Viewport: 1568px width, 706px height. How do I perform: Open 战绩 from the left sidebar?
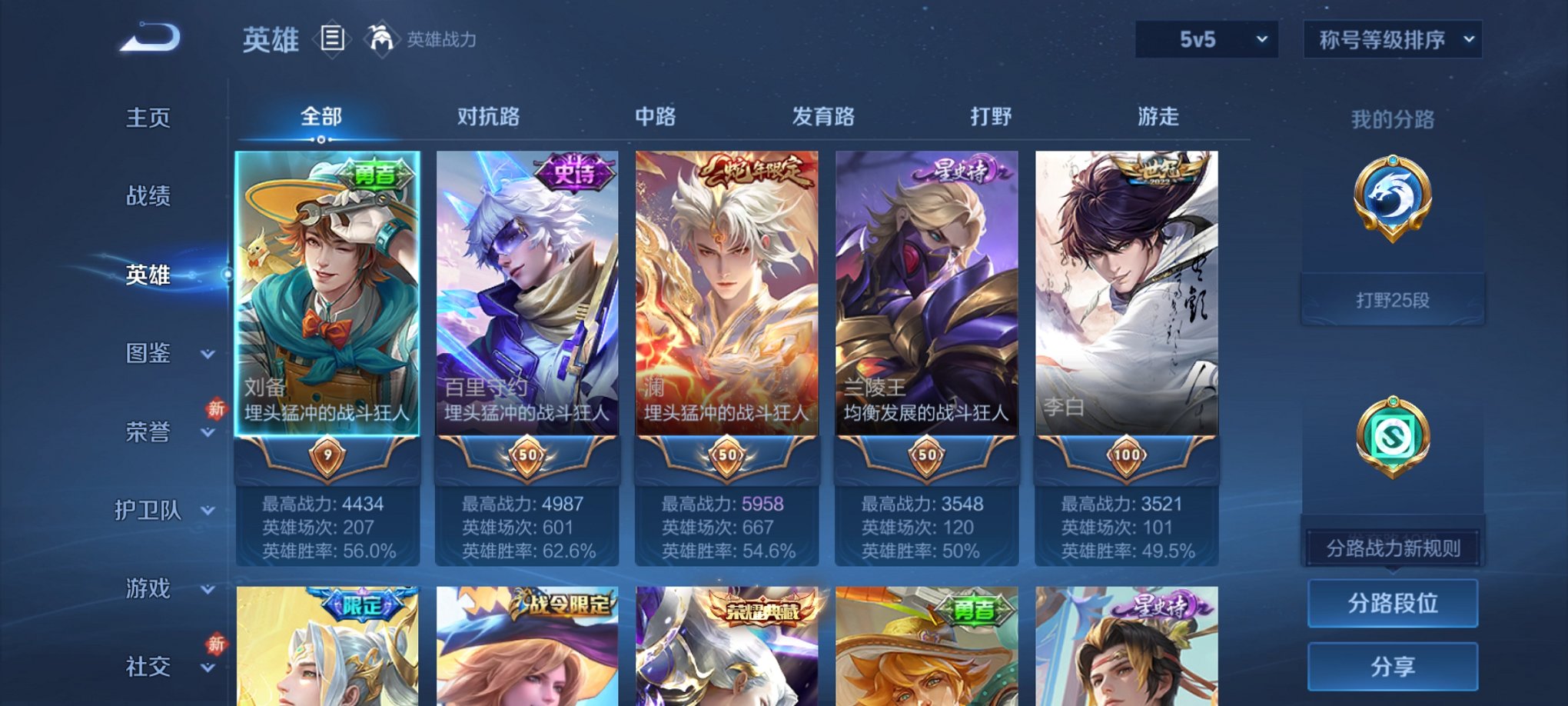point(150,197)
